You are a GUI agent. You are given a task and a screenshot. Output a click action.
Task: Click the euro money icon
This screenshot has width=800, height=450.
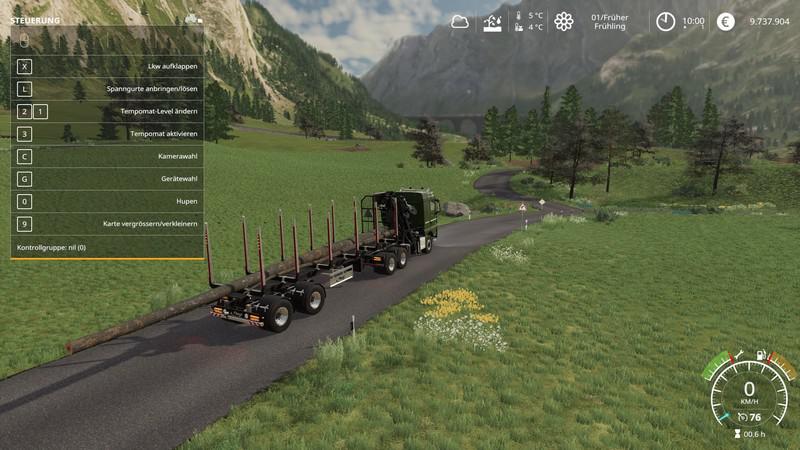(726, 21)
